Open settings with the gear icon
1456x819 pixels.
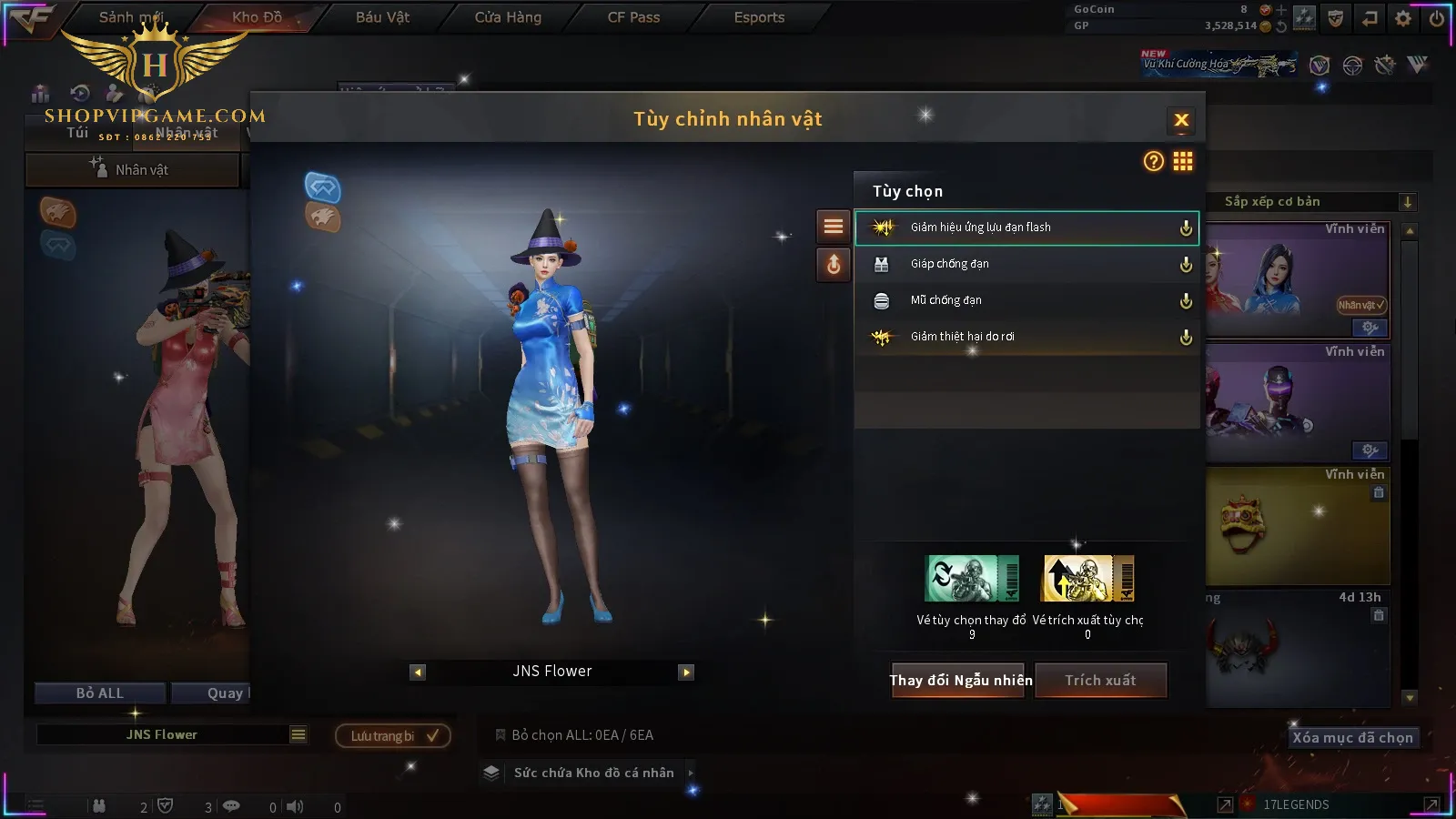[1403, 18]
